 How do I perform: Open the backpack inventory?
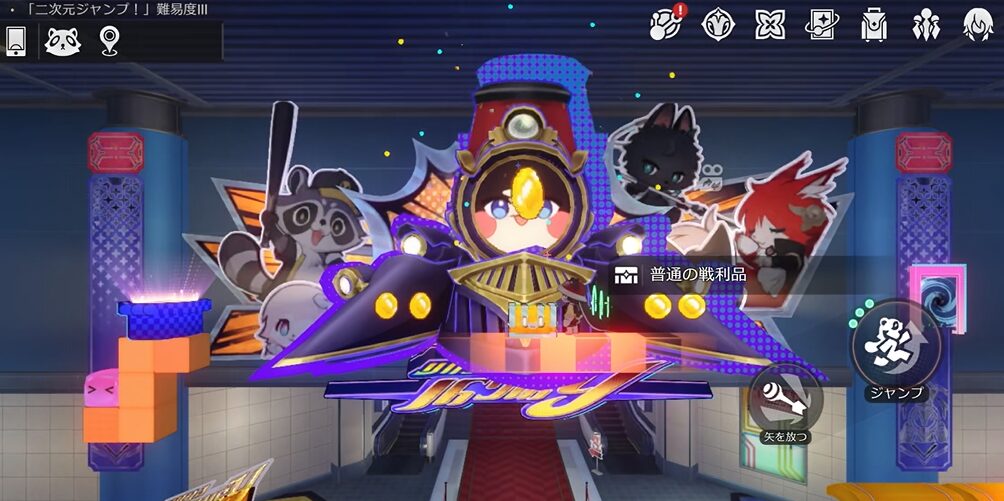pos(874,23)
